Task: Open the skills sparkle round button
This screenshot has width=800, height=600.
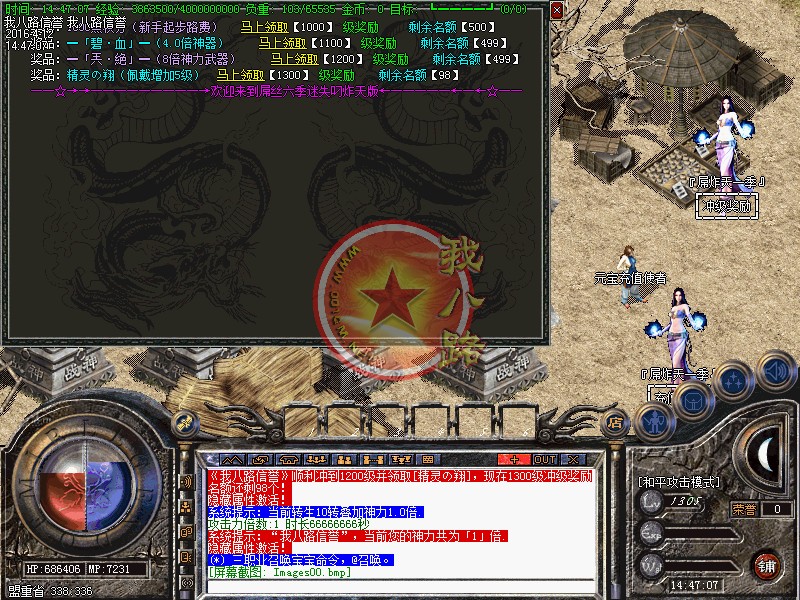Action: pos(733,381)
